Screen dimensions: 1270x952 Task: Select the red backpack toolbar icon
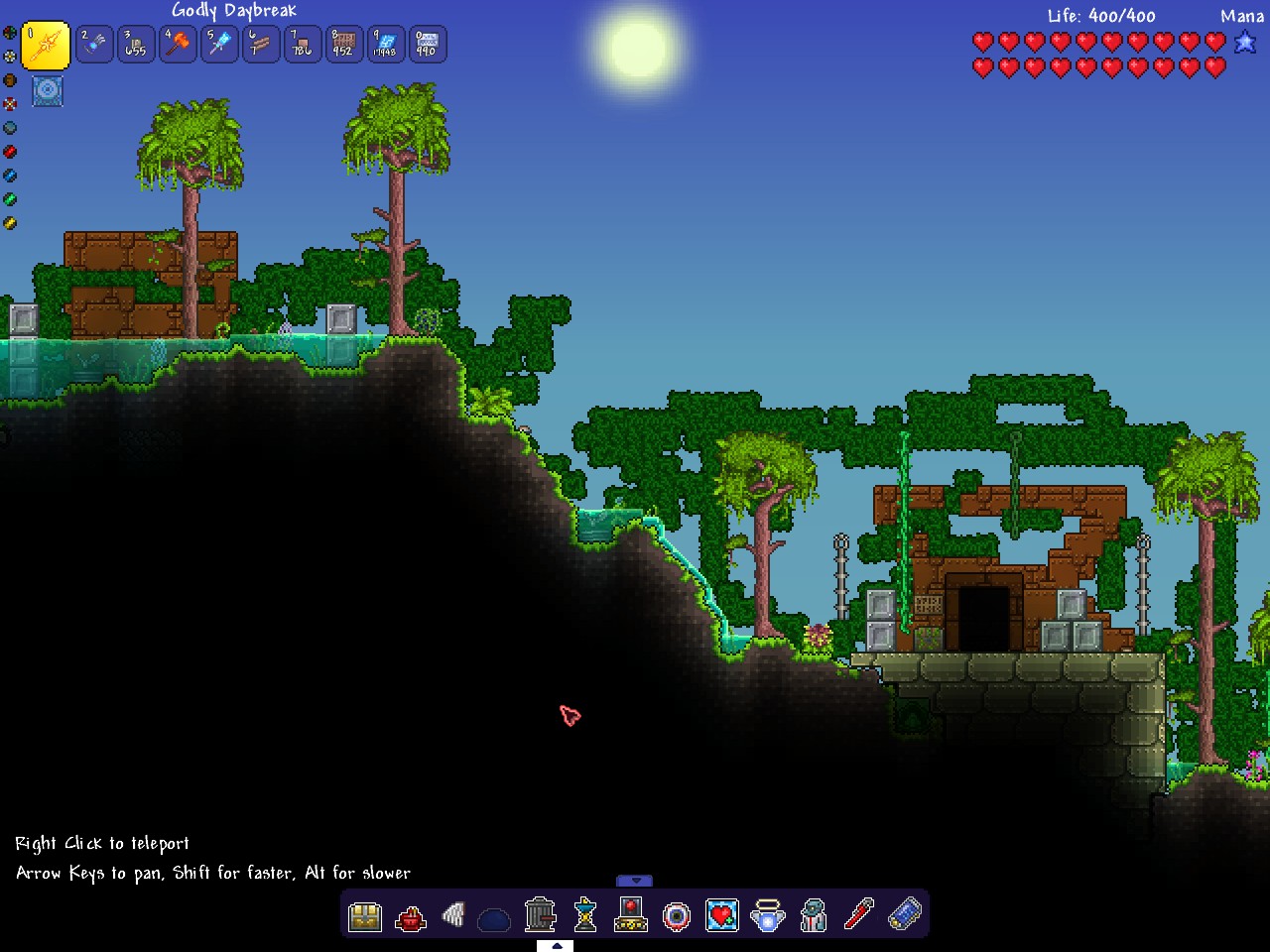410,917
